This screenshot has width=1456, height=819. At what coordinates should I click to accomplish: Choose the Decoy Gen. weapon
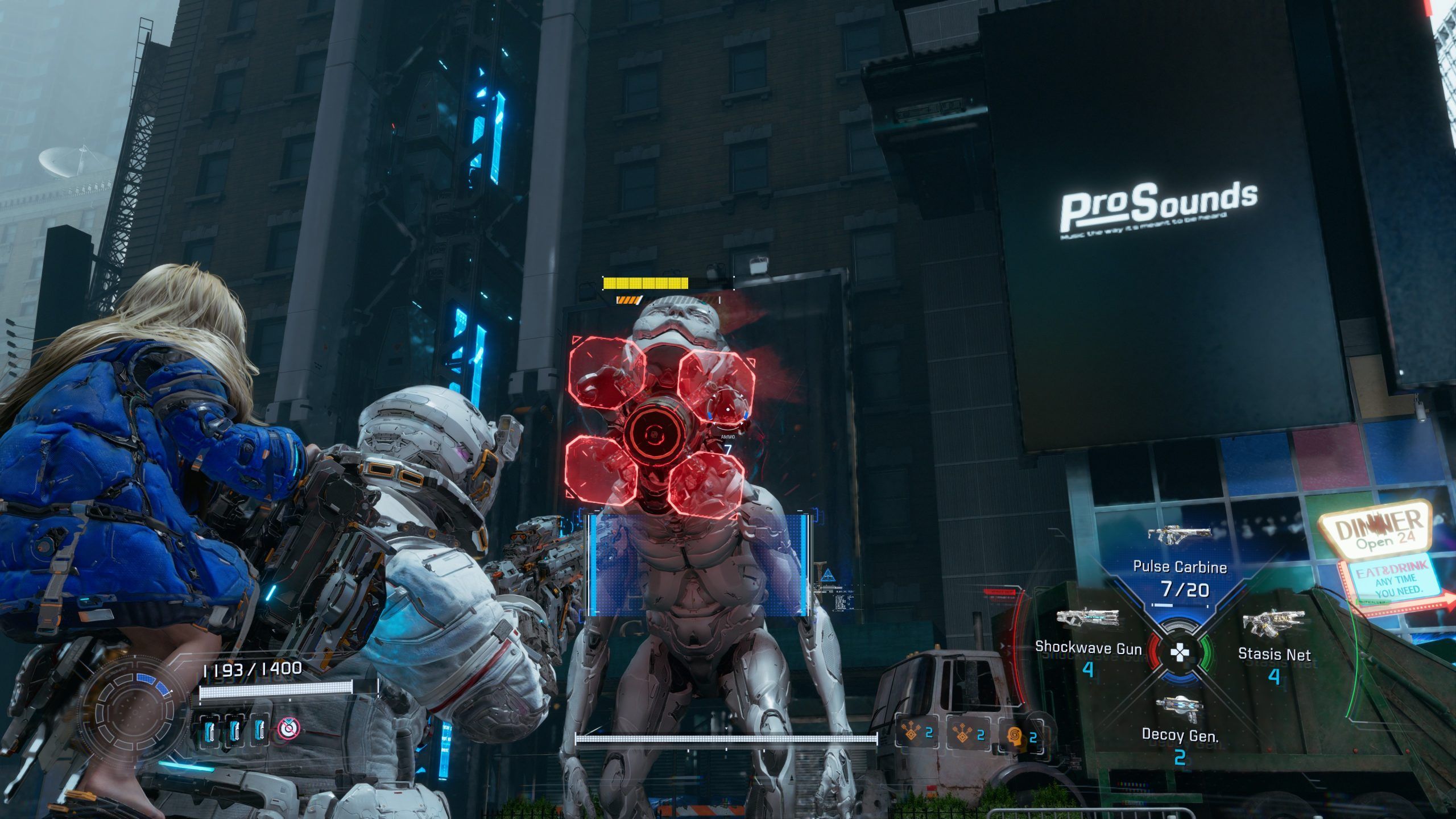coord(1180,710)
